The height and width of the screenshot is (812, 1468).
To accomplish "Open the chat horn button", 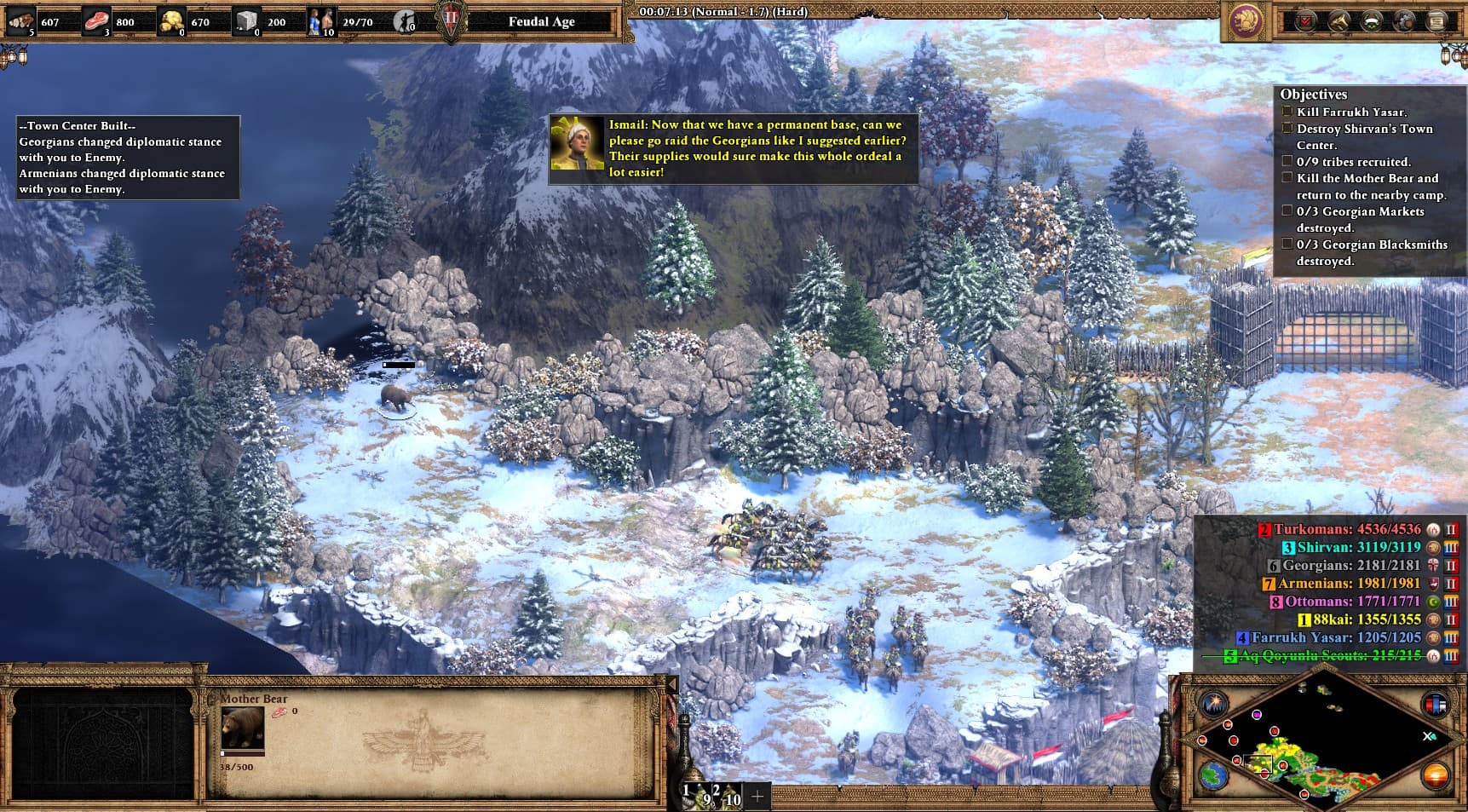I will pyautogui.click(x=1338, y=22).
